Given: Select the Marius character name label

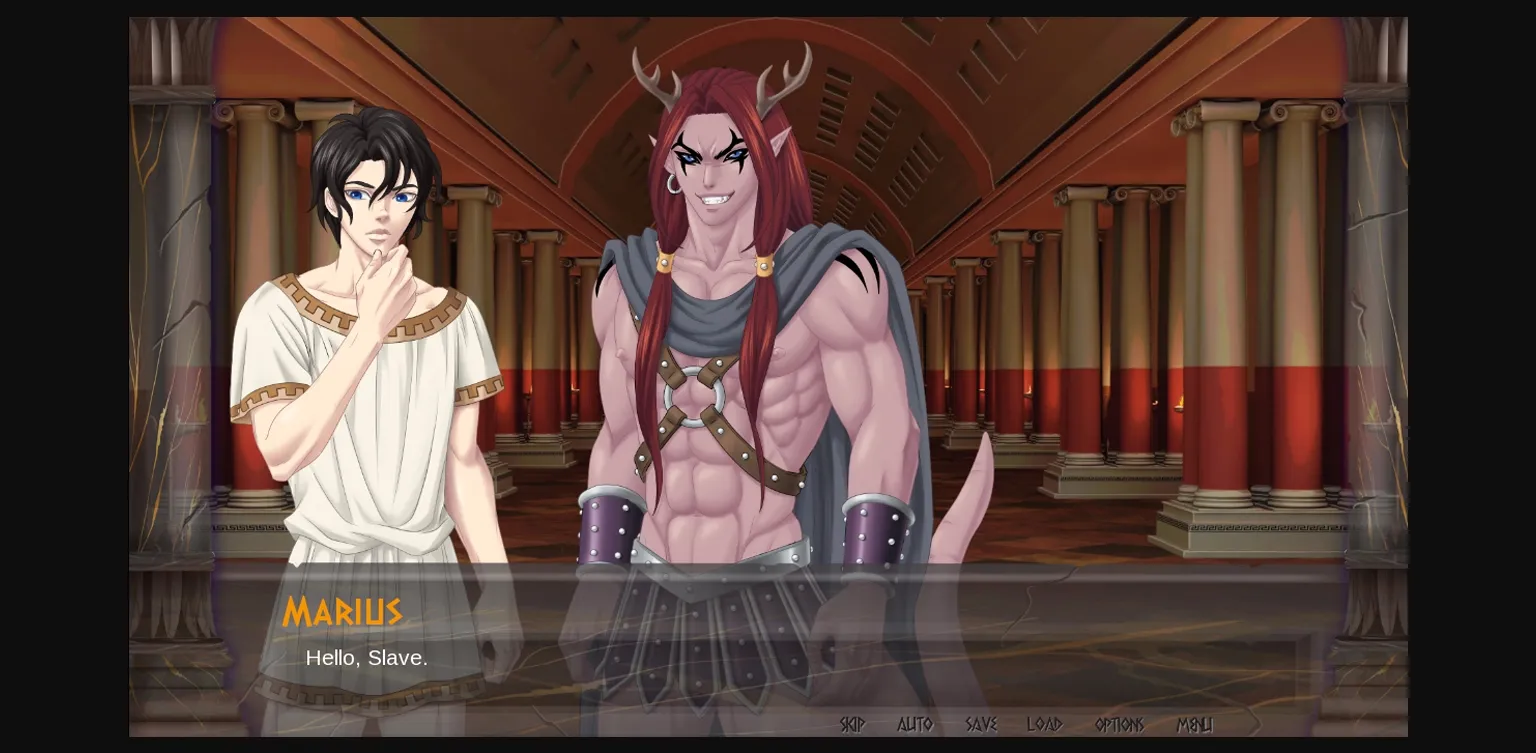Looking at the screenshot, I should click(343, 613).
